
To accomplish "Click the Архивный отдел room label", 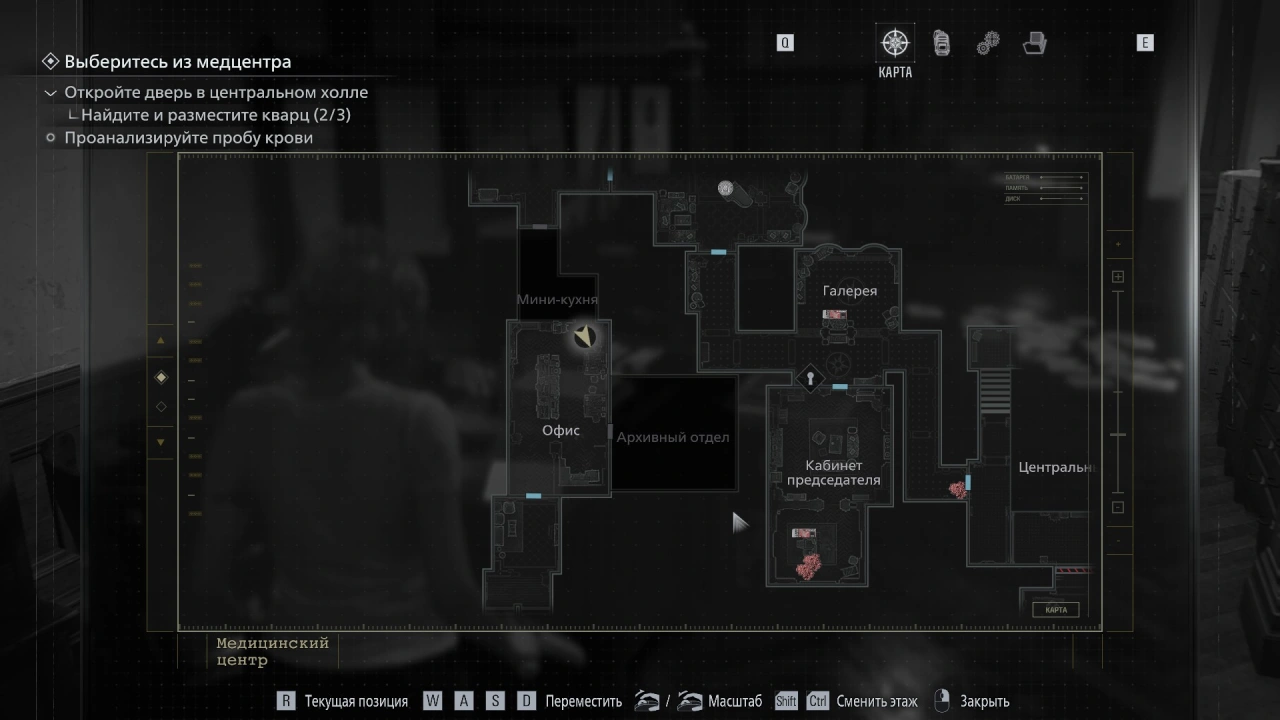I will (x=673, y=437).
